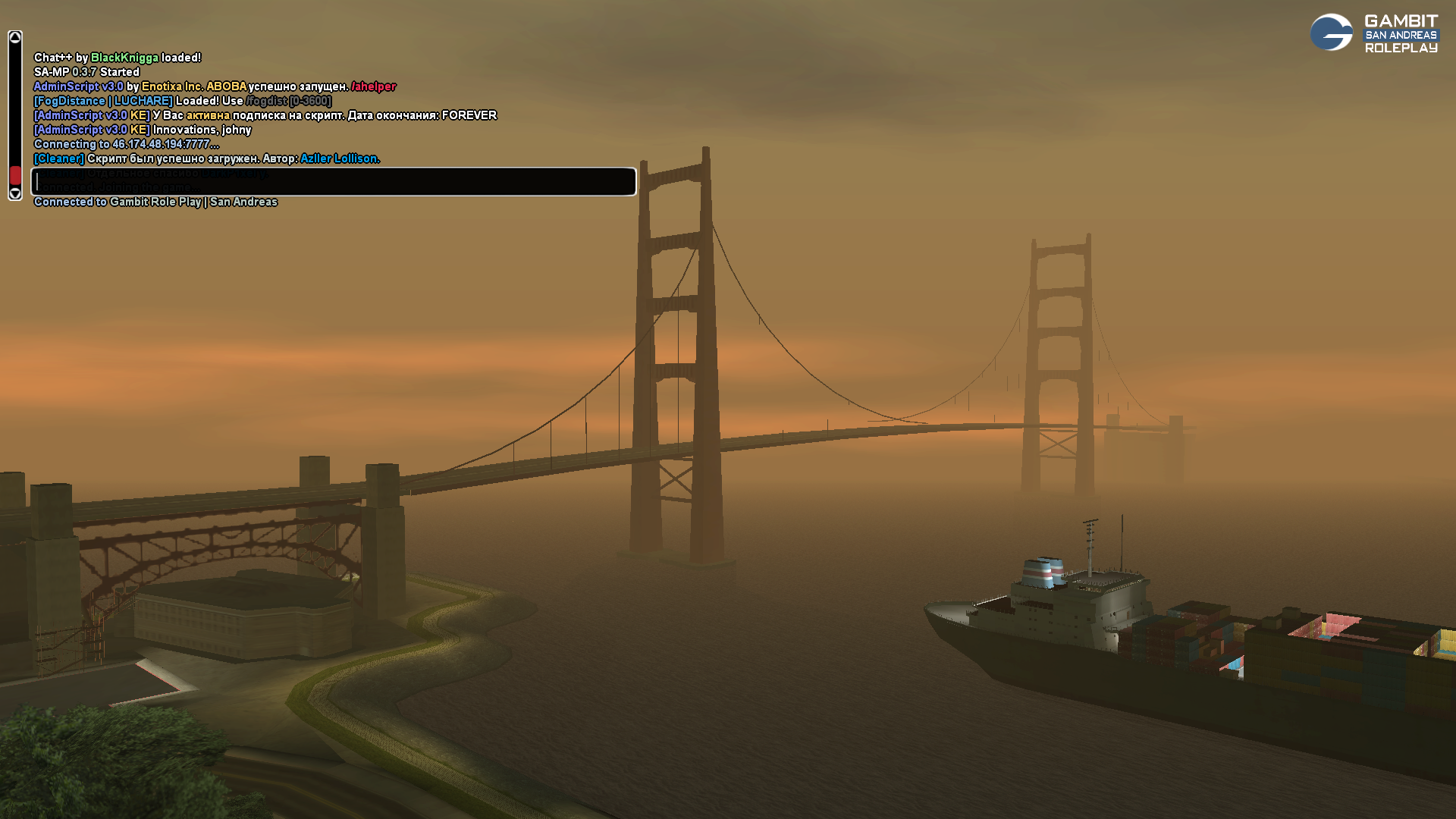Image resolution: width=1456 pixels, height=819 pixels.
Task: Click the chat text input box
Action: pos(334,182)
